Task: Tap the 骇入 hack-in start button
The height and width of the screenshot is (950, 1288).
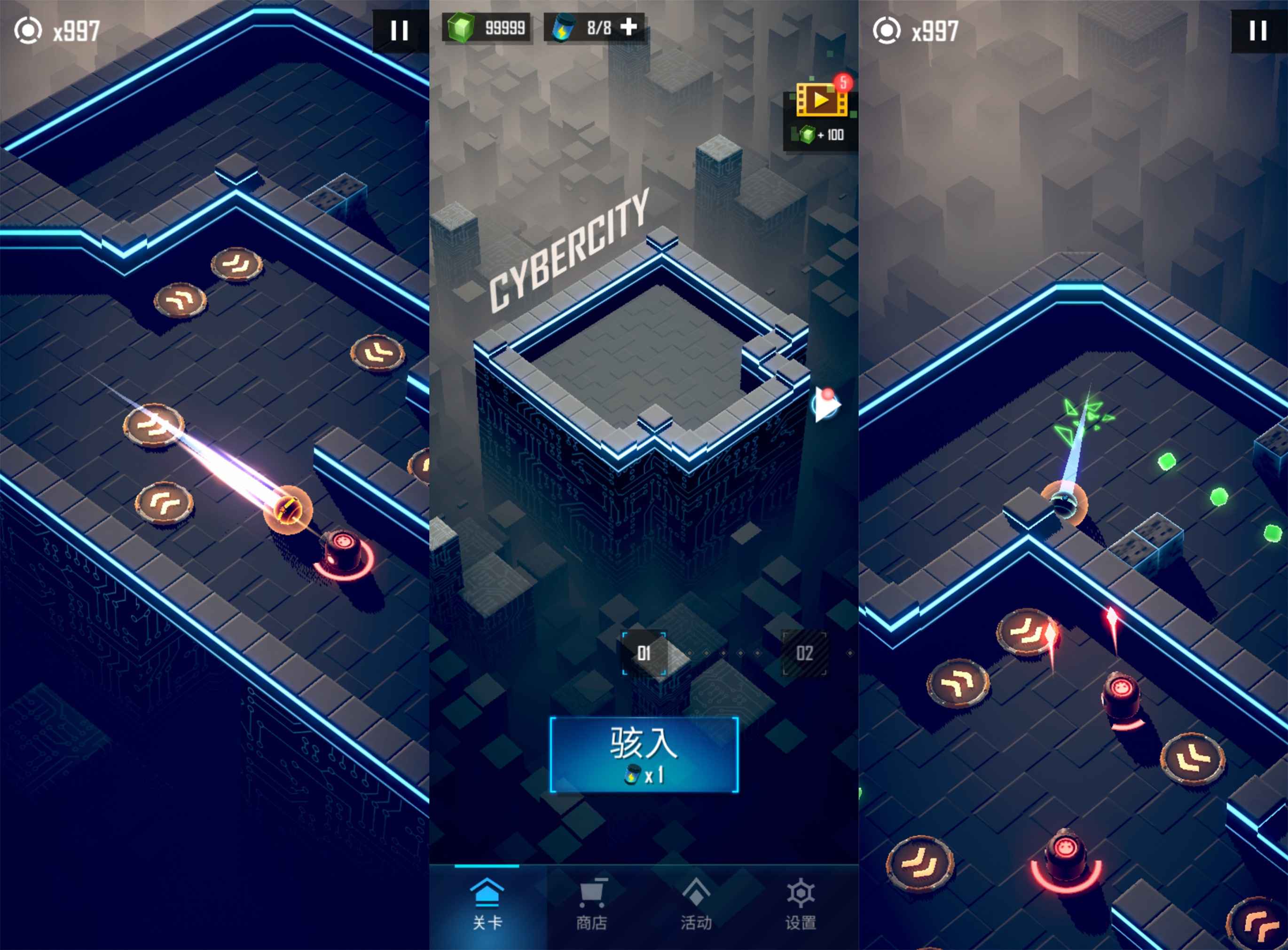Action: click(x=644, y=754)
